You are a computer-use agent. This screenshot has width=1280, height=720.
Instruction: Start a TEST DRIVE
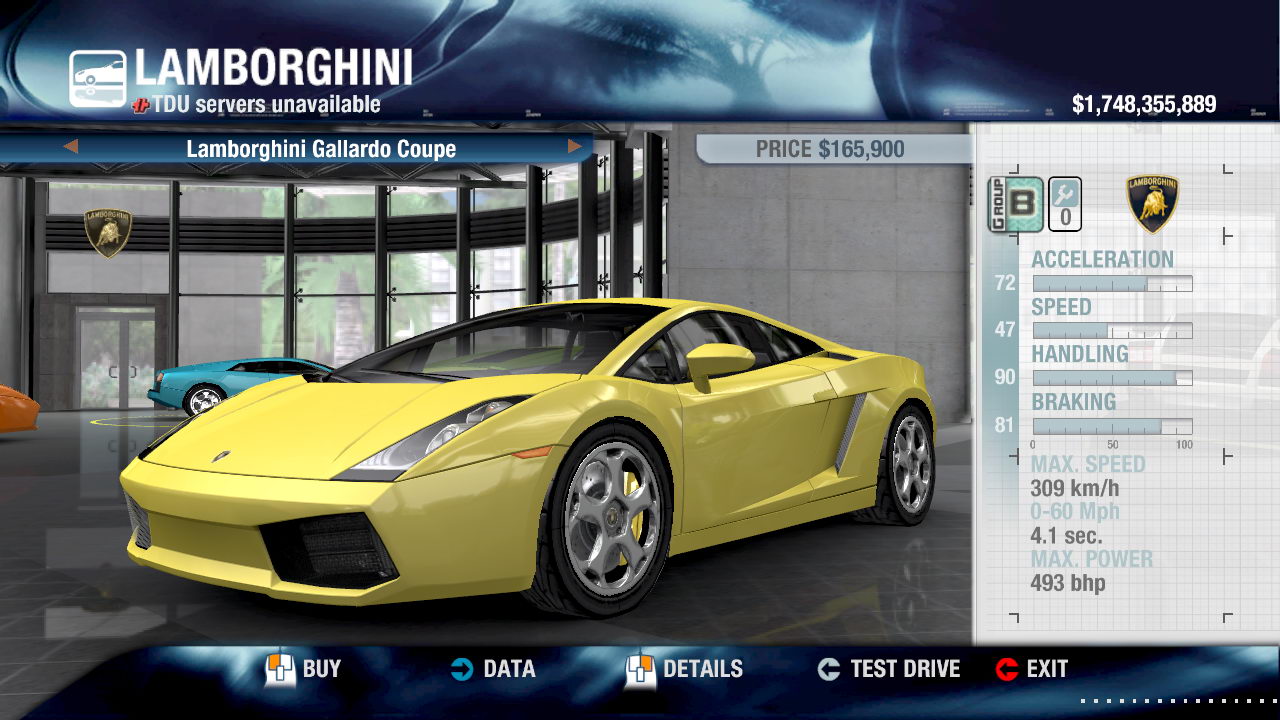[x=888, y=669]
